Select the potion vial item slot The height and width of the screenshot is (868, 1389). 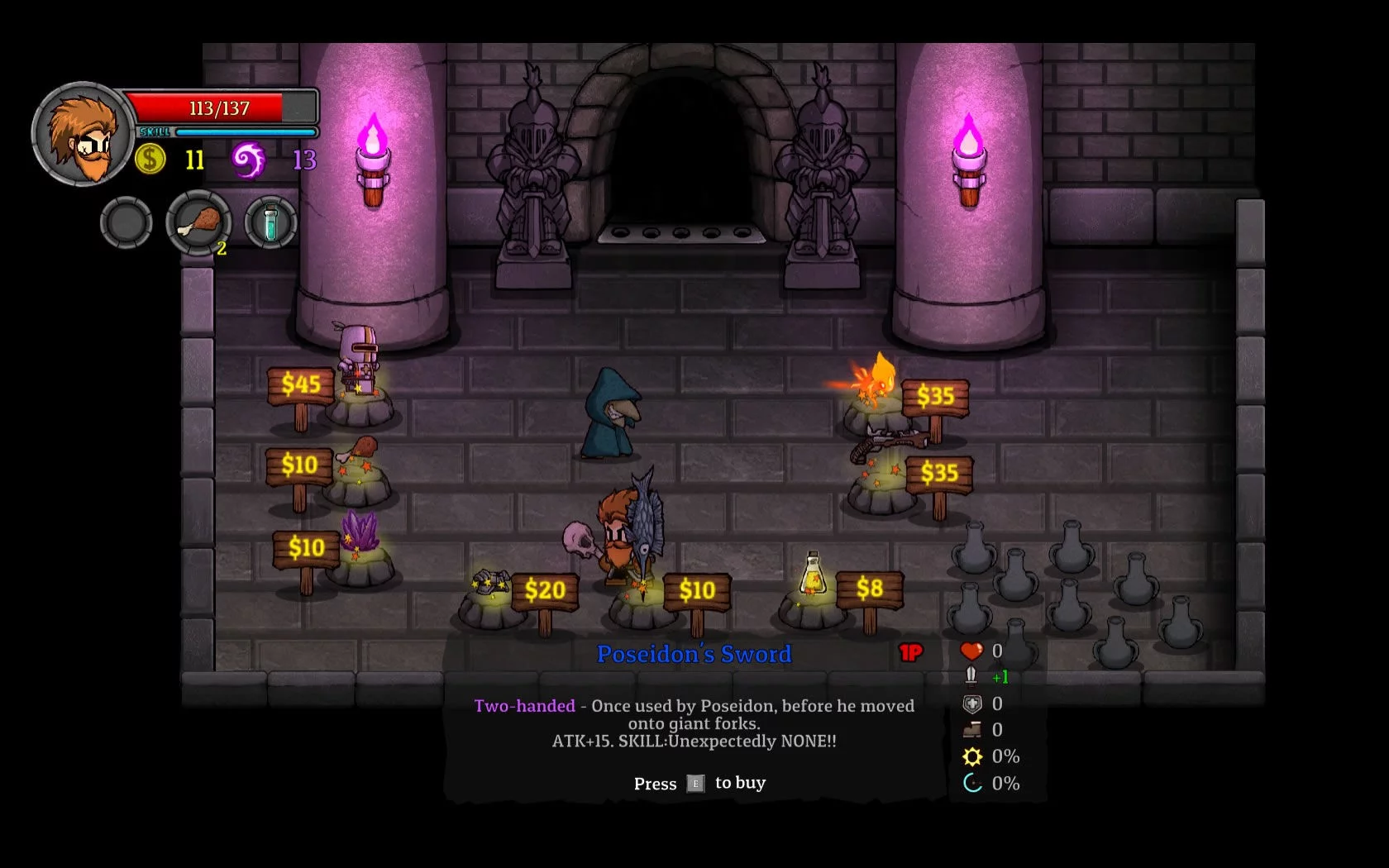tap(270, 222)
